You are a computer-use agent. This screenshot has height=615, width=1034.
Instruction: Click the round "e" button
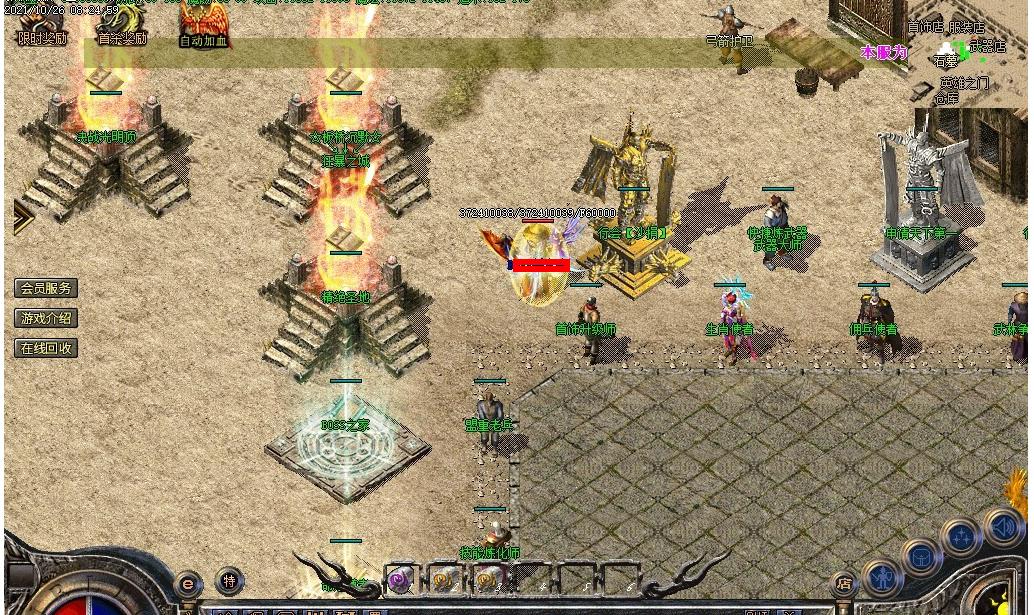(188, 583)
